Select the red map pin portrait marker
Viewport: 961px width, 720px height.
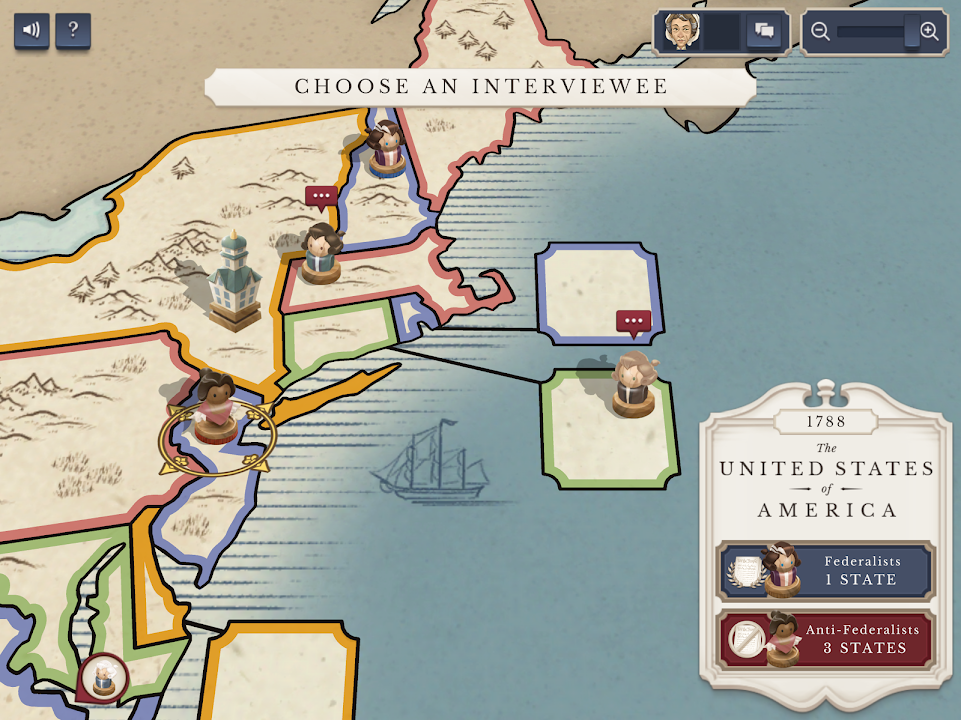[103, 679]
